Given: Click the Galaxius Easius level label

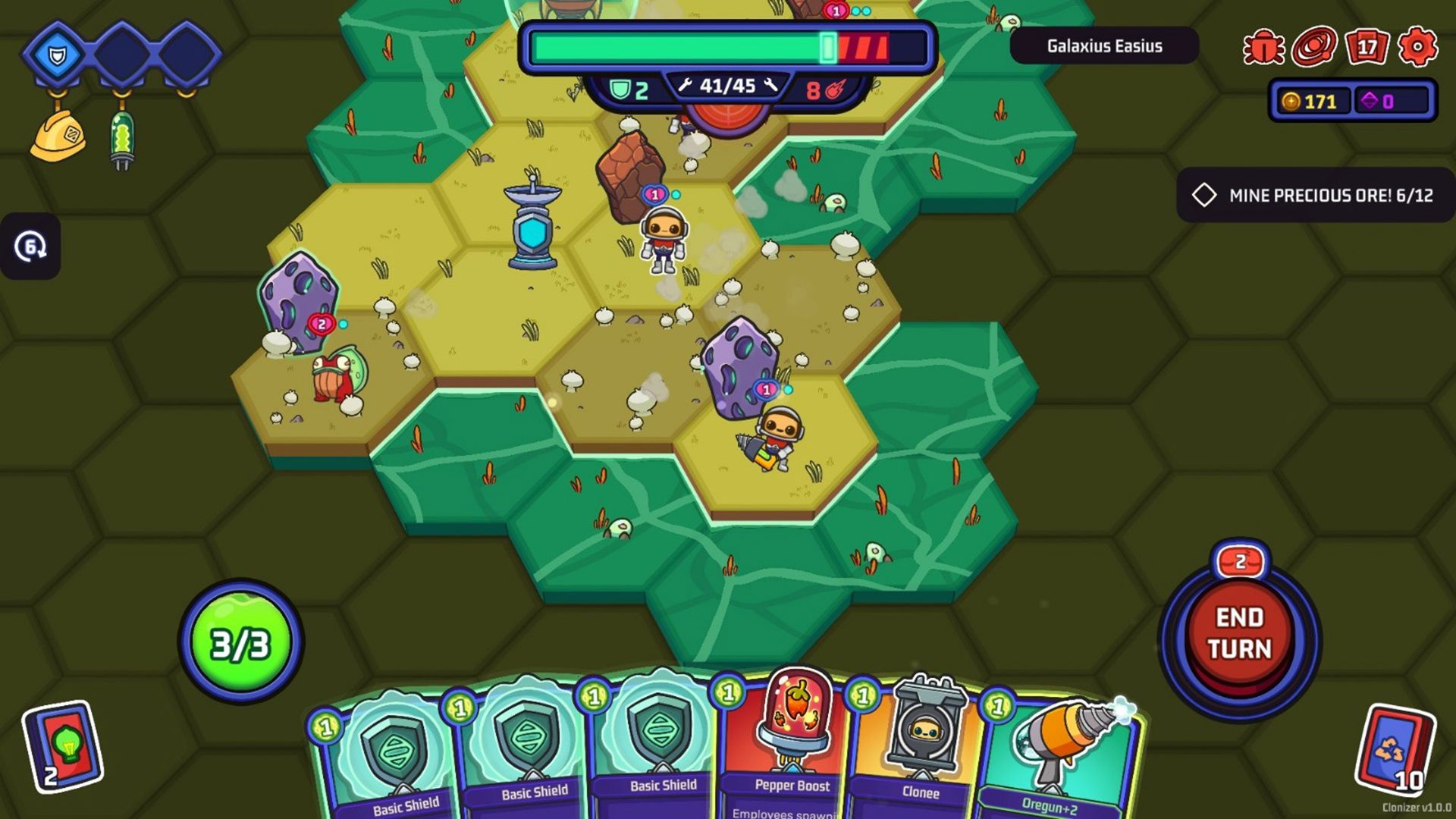Looking at the screenshot, I should (1104, 46).
